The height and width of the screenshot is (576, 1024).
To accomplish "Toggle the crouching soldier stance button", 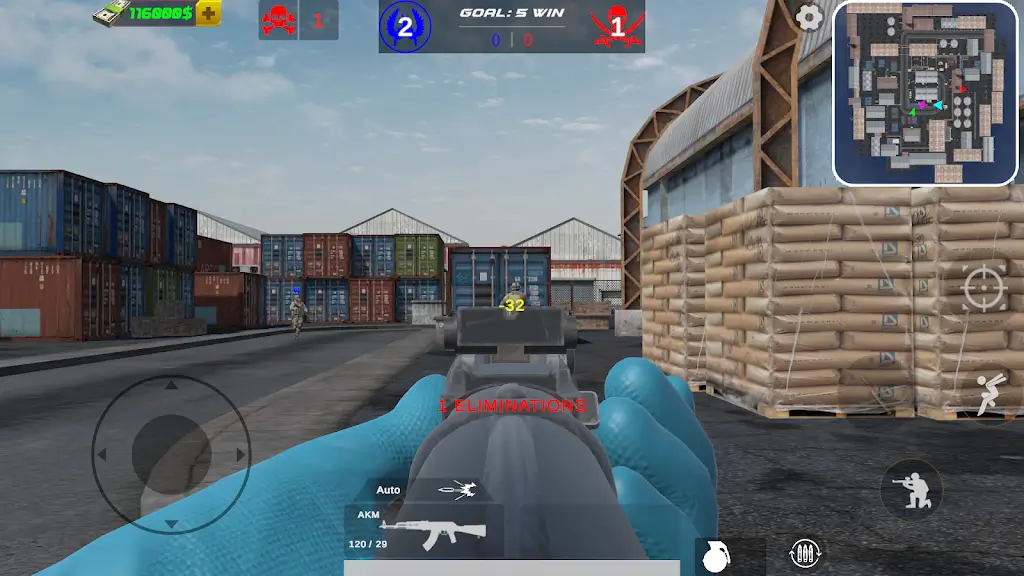I will point(910,490).
